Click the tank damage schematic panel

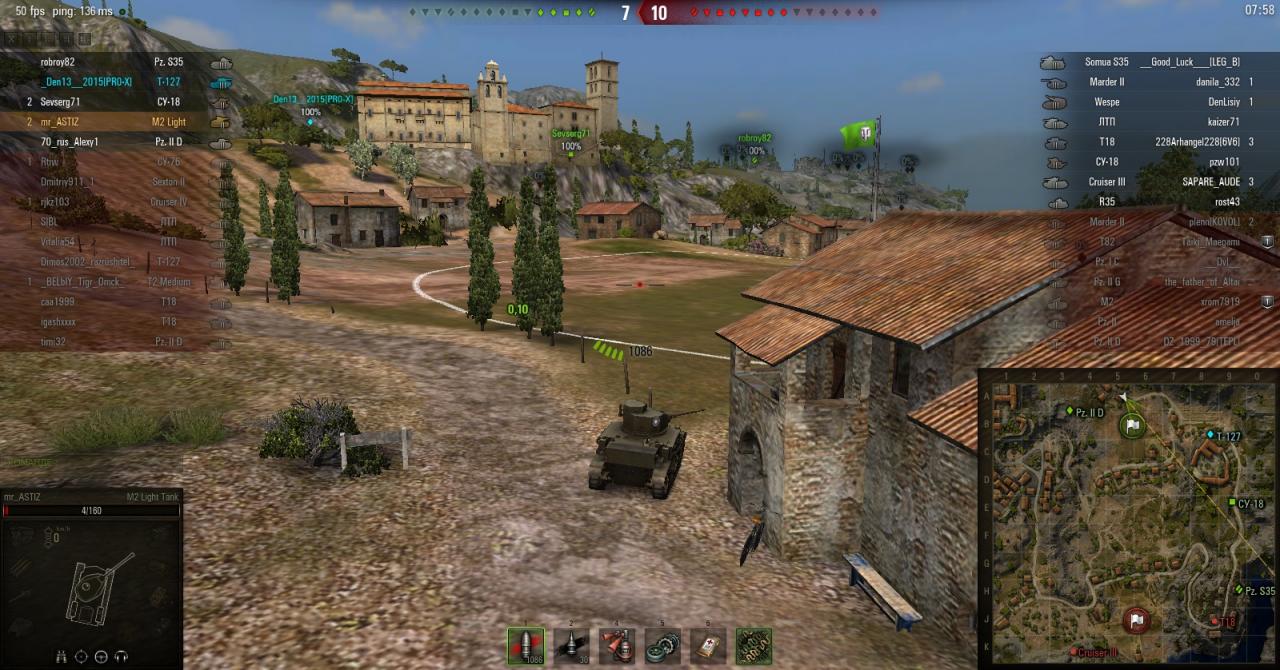pos(92,585)
